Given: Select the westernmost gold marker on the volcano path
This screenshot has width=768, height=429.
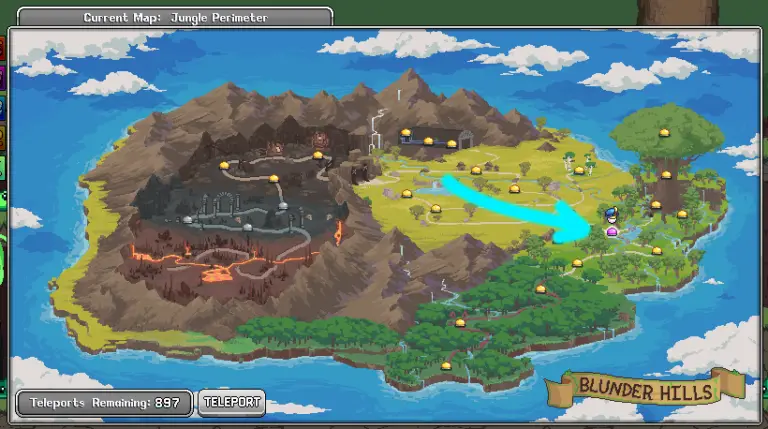Looking at the screenshot, I should 224,165.
